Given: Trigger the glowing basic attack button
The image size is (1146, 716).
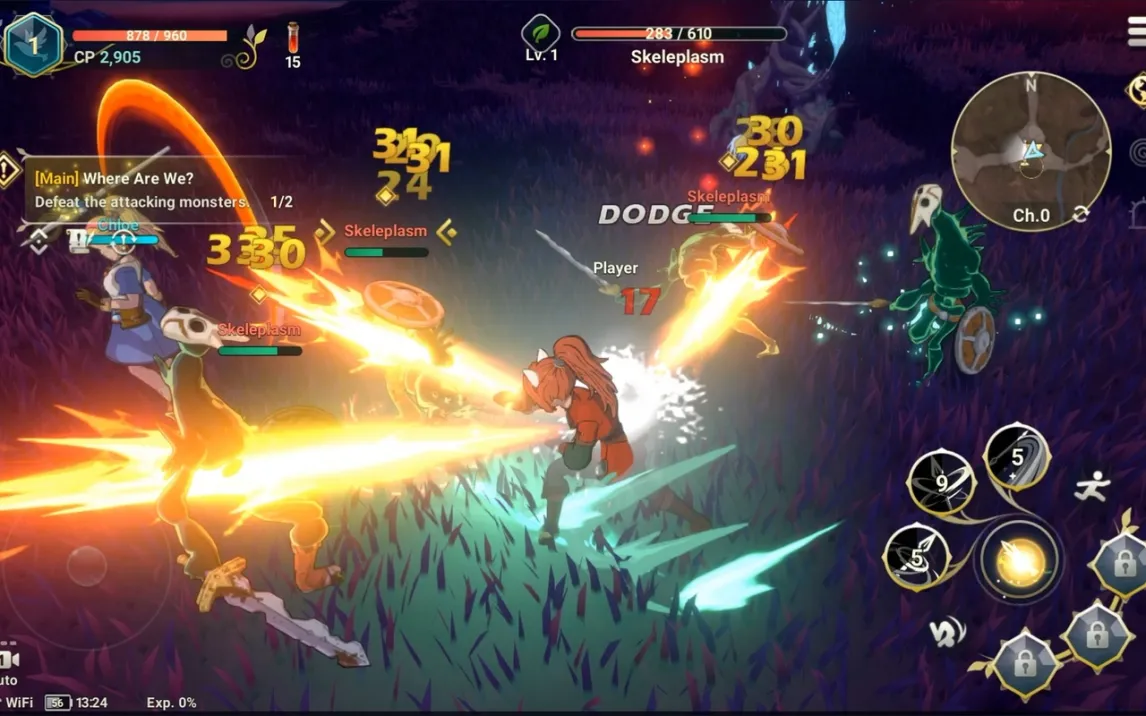Looking at the screenshot, I should pyautogui.click(x=1020, y=561).
